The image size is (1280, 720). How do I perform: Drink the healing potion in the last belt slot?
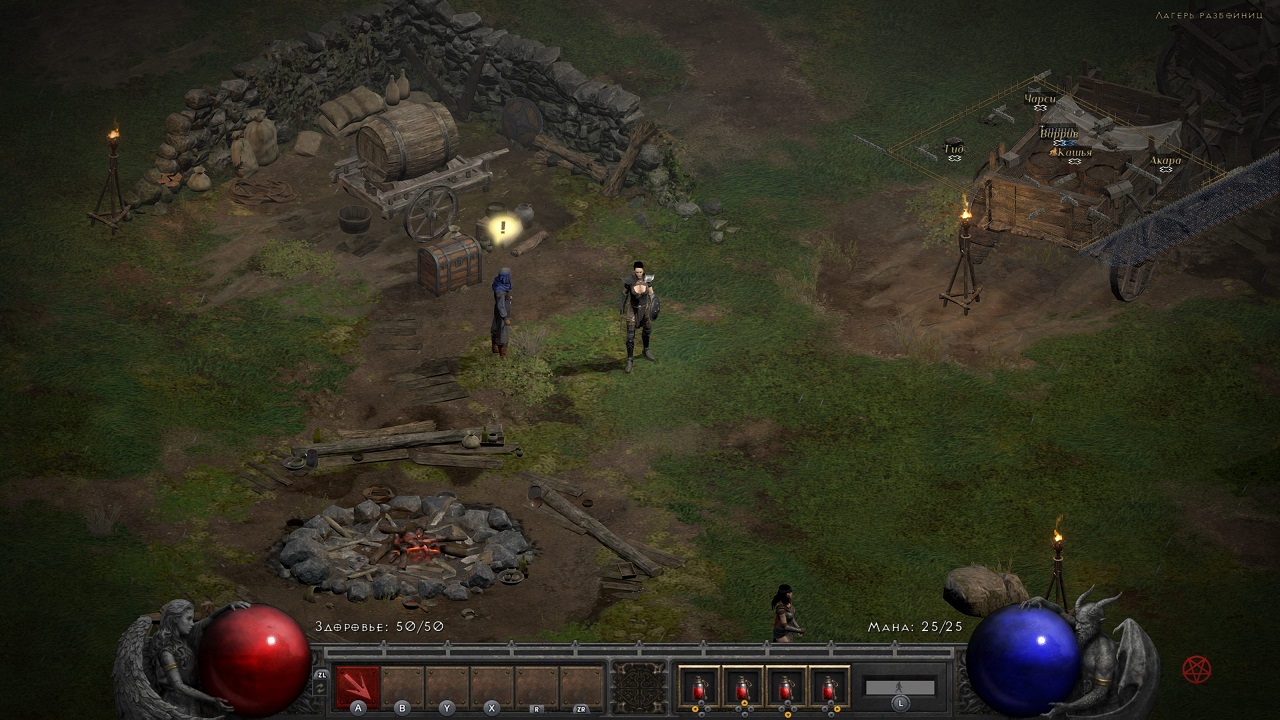tap(830, 688)
